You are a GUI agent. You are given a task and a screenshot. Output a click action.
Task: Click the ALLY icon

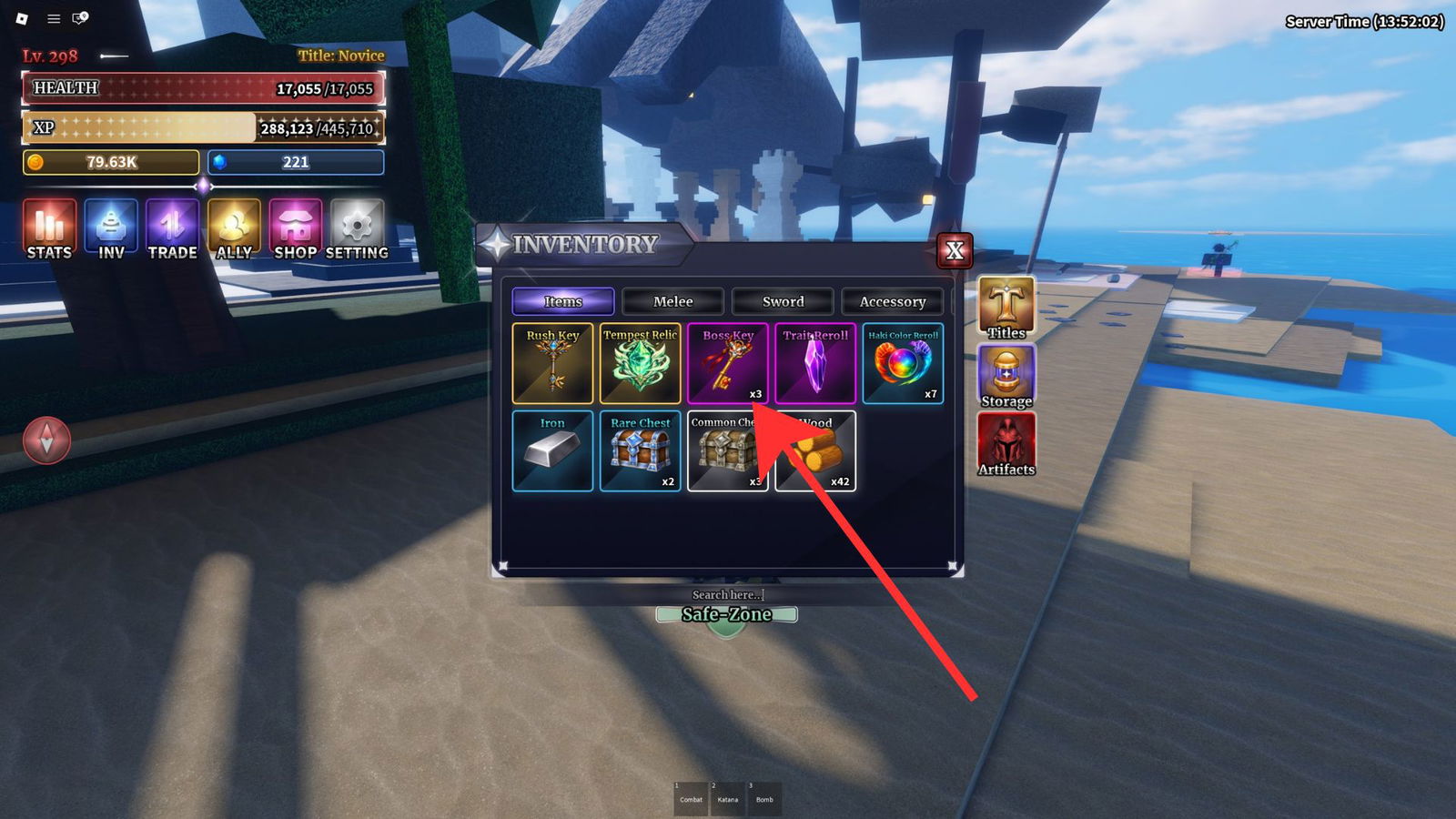pos(234,227)
